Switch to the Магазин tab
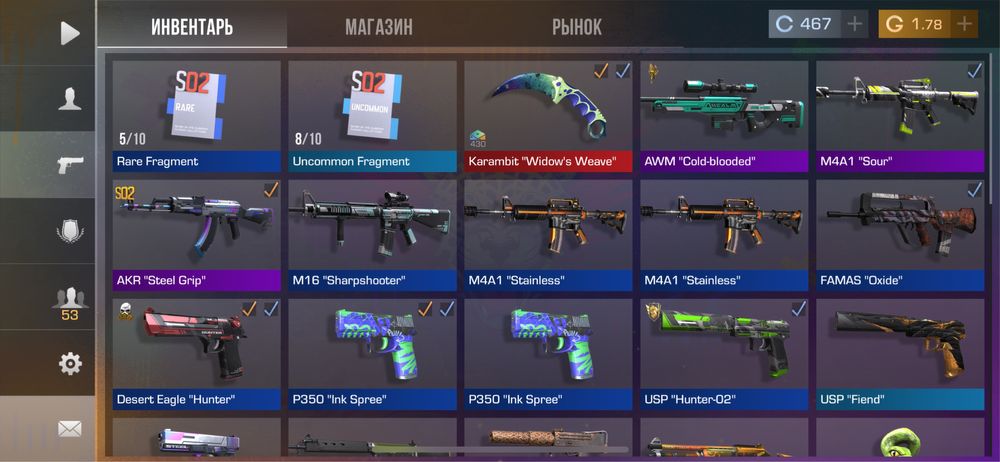This screenshot has width=1000, height=462. click(378, 26)
